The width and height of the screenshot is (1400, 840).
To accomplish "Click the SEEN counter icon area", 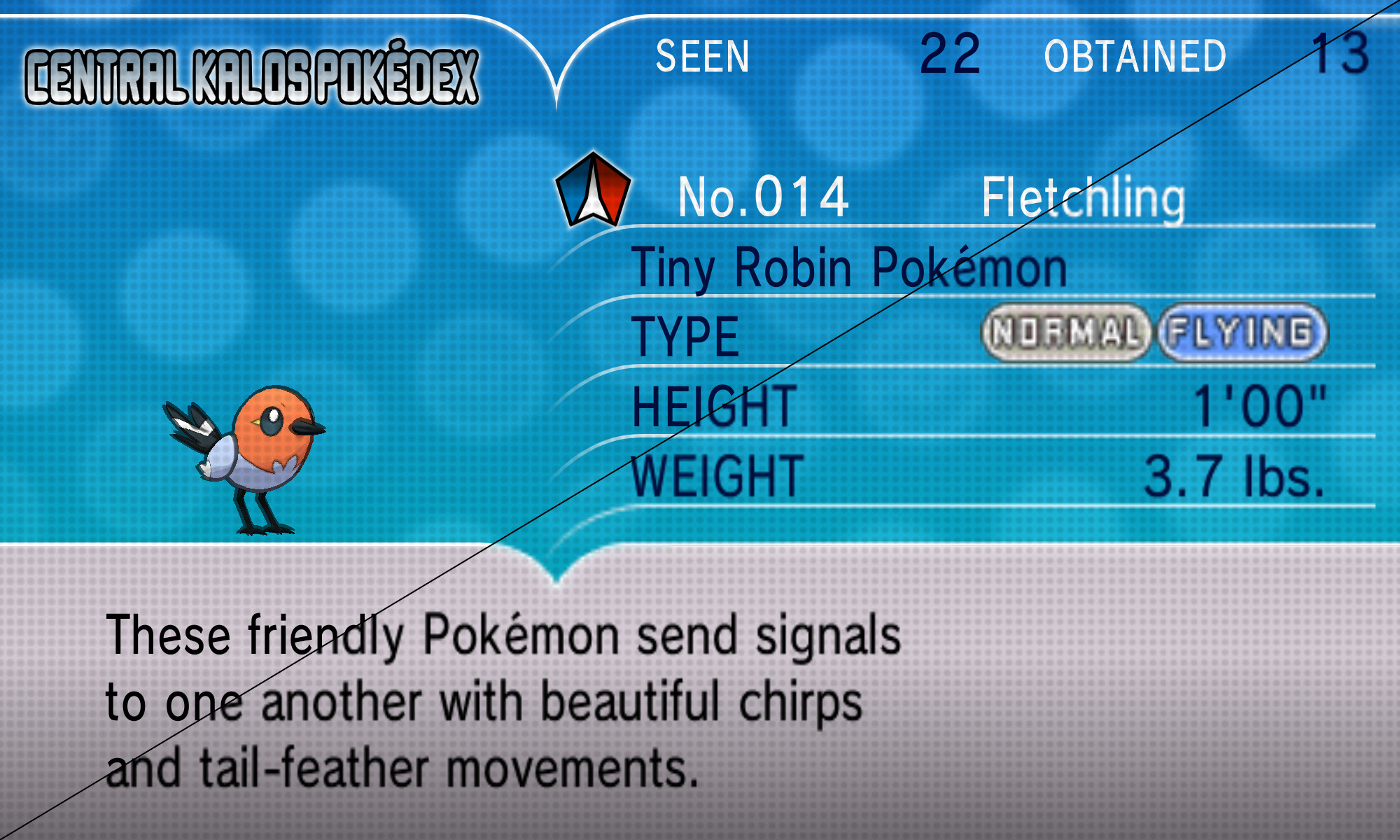I will click(700, 57).
